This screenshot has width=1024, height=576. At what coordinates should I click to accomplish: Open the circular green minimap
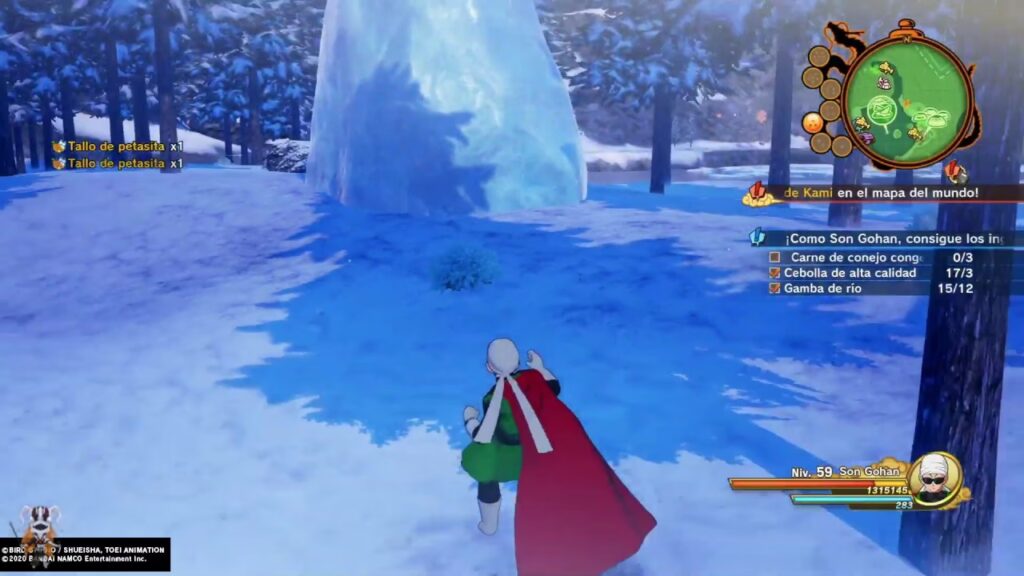click(903, 99)
